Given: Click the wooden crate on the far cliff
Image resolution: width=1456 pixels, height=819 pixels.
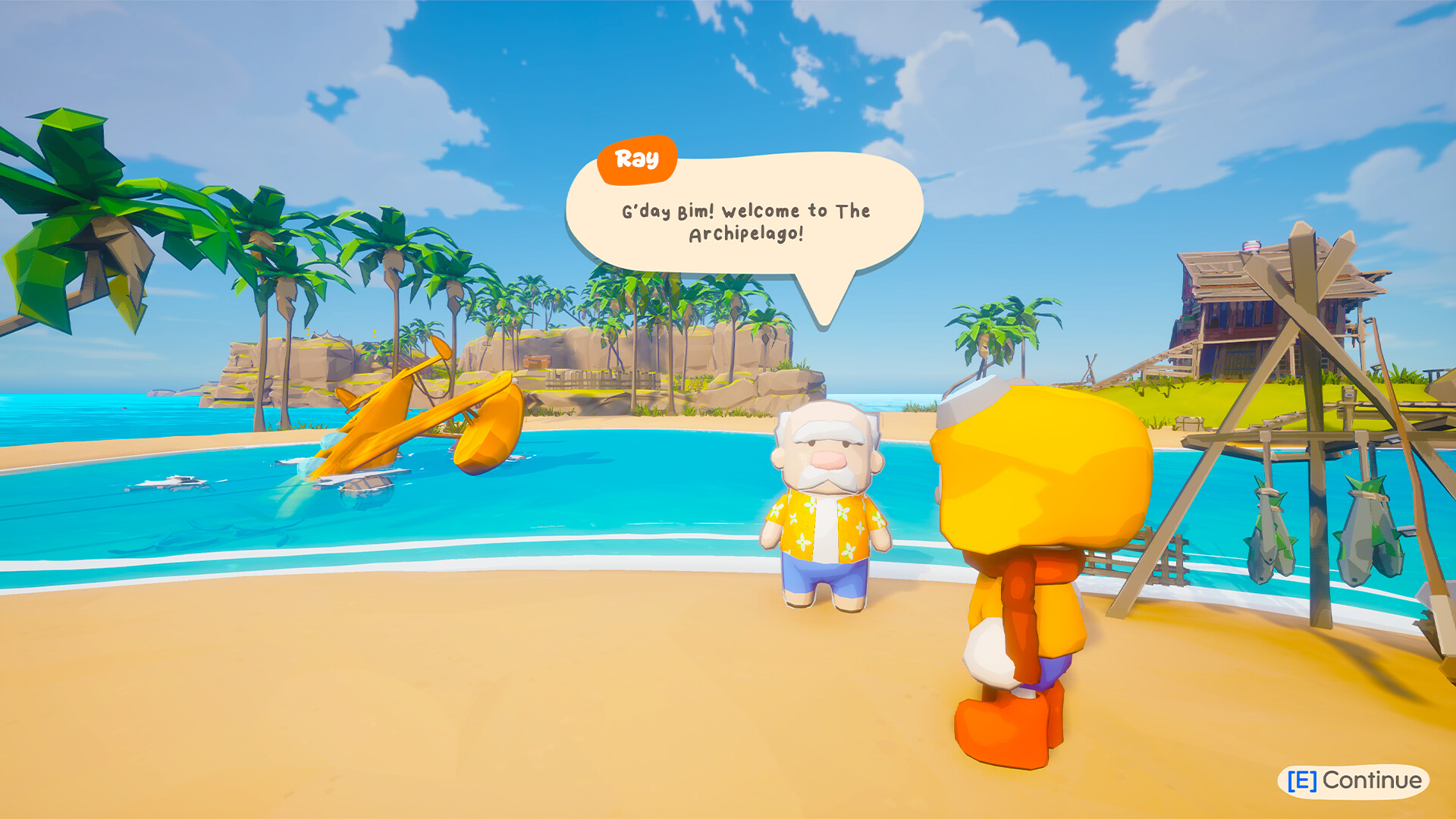Looking at the screenshot, I should click(535, 362).
